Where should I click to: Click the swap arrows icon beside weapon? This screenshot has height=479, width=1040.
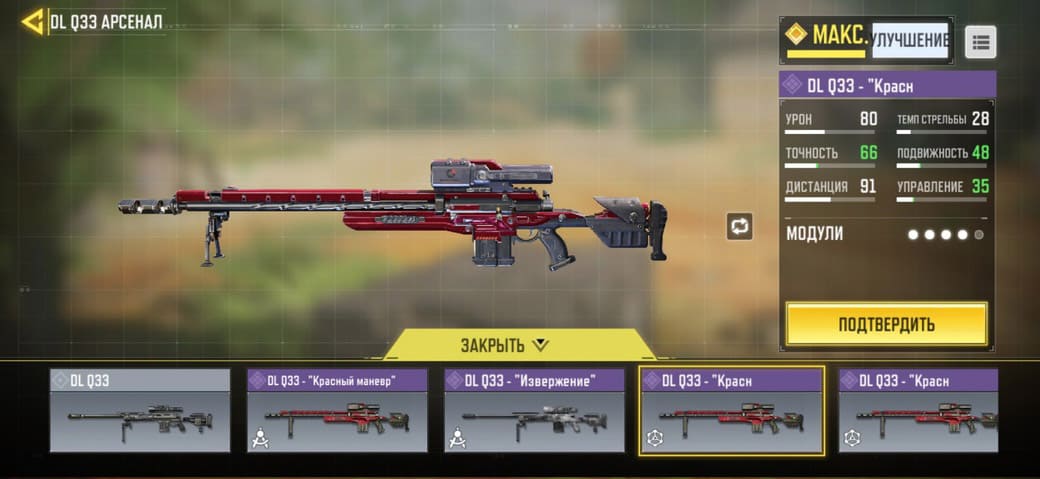pyautogui.click(x=739, y=226)
